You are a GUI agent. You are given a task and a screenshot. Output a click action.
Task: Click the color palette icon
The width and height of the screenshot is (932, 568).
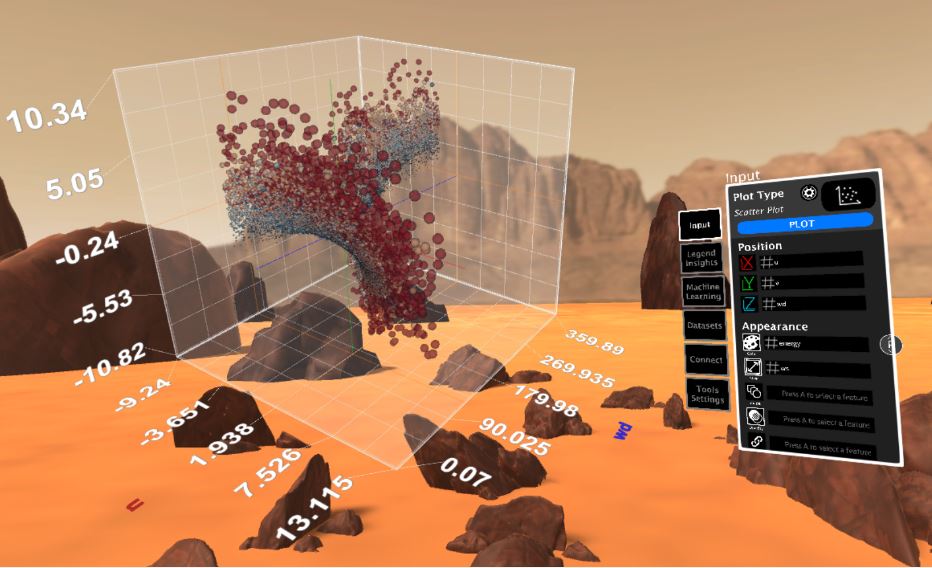751,343
